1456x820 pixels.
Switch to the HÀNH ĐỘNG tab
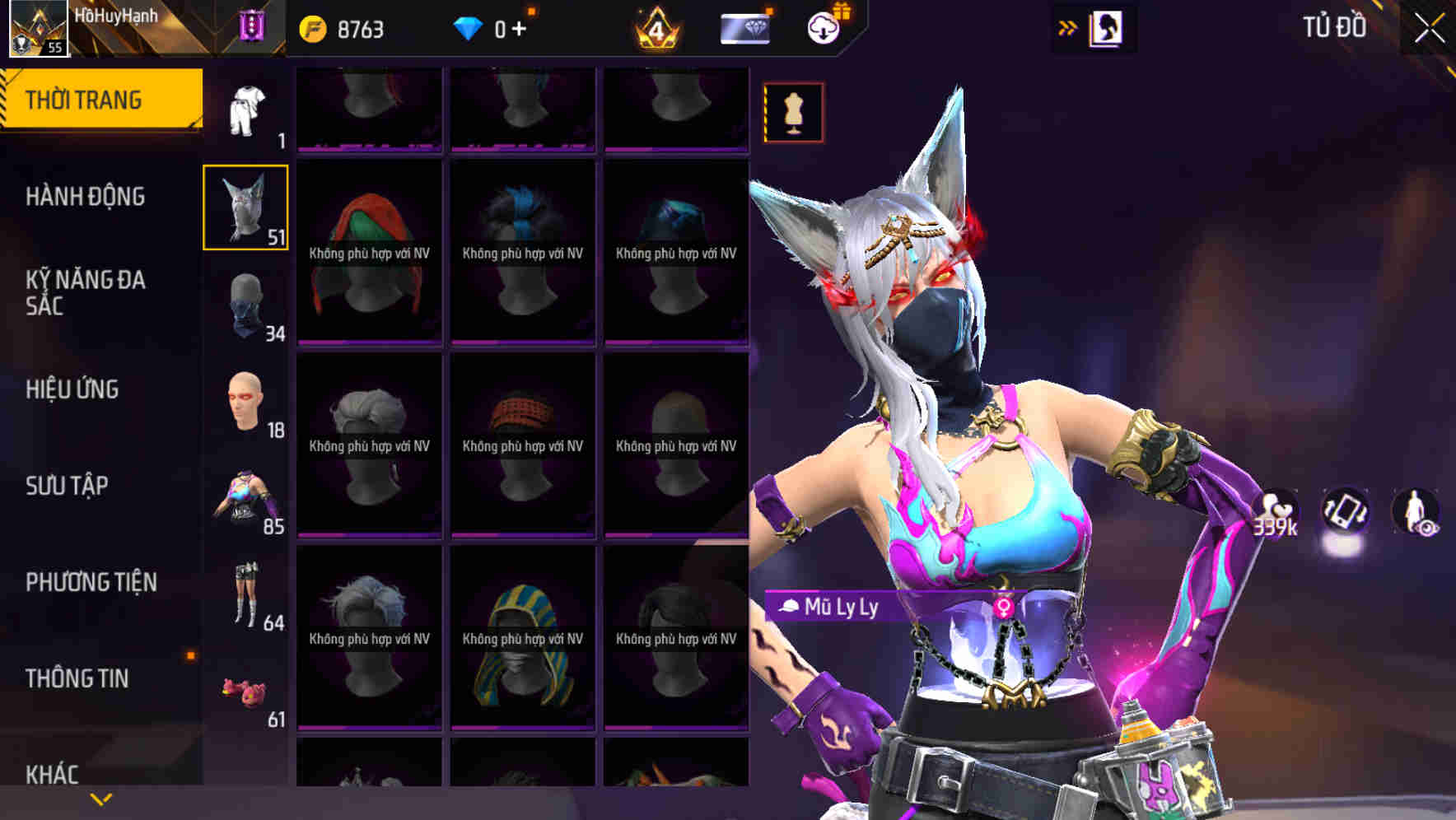point(86,198)
